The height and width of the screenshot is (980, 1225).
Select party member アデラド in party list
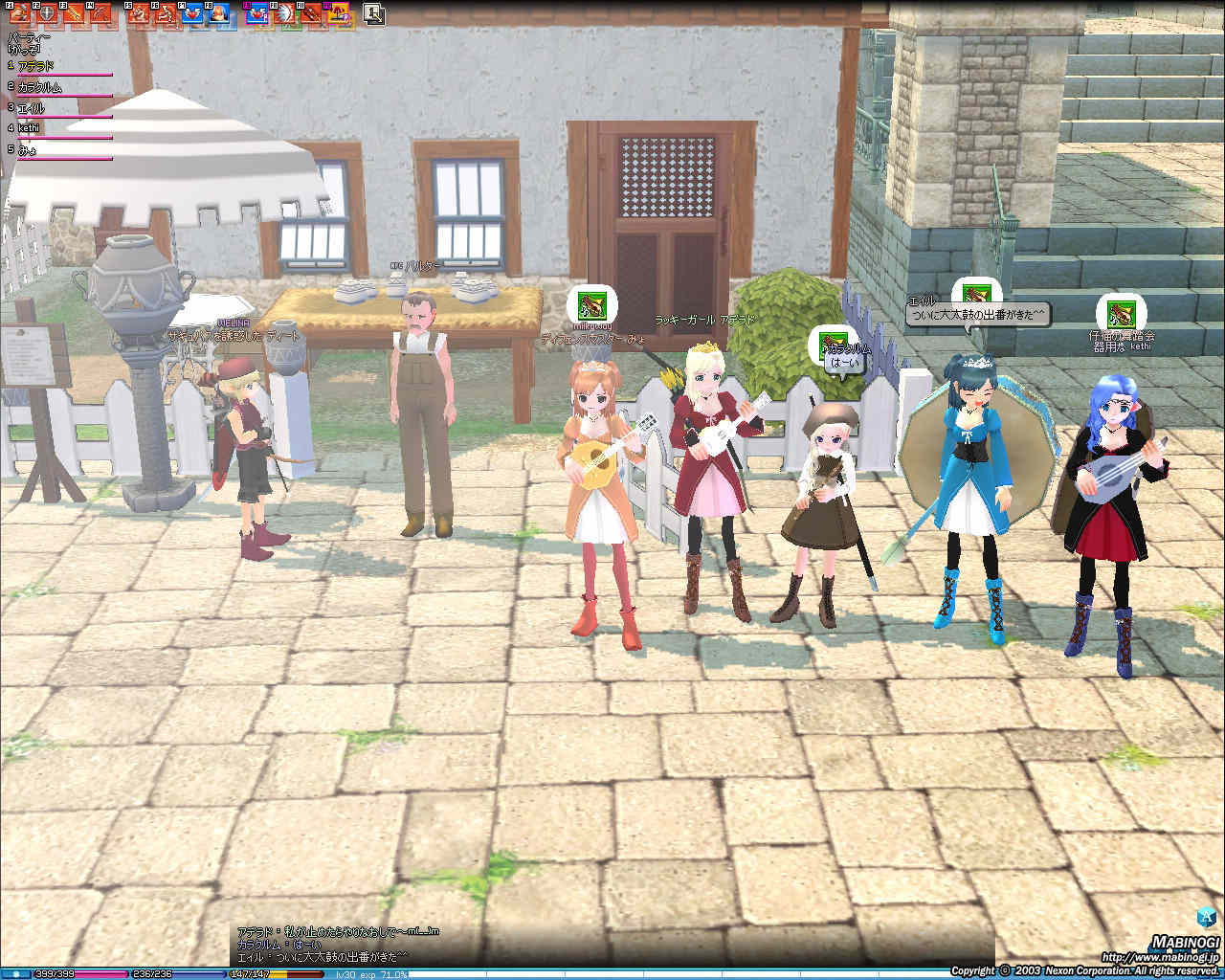(x=36, y=66)
